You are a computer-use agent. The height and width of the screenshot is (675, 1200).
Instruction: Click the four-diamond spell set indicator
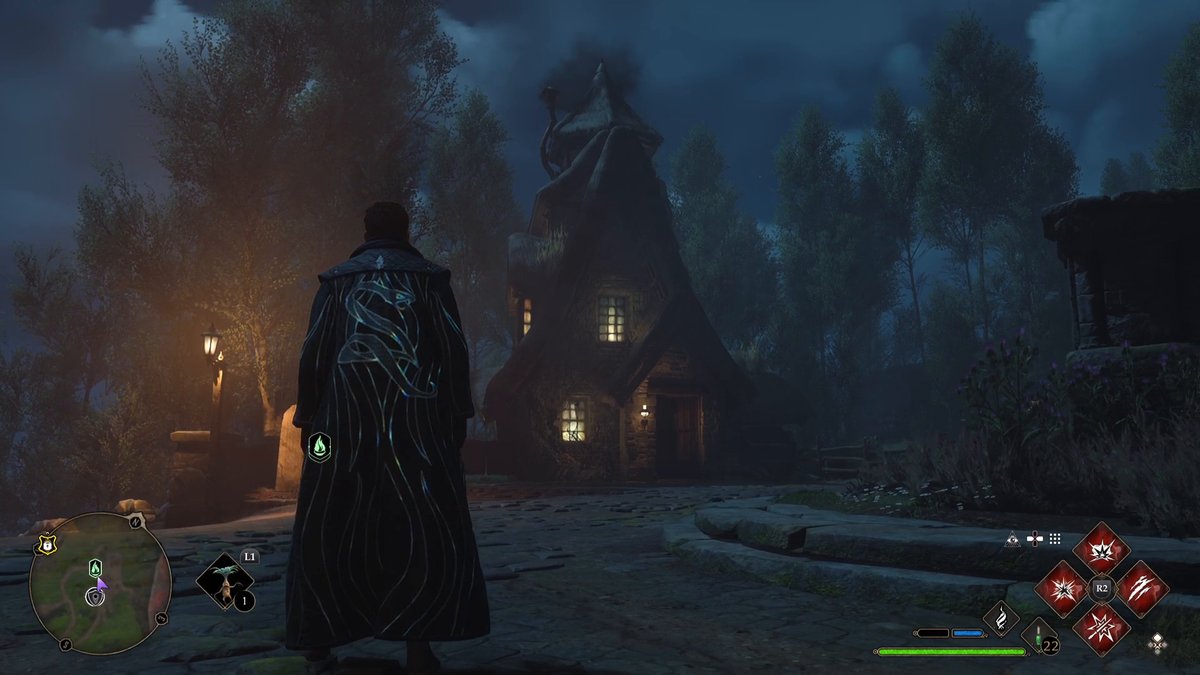click(x=1157, y=641)
